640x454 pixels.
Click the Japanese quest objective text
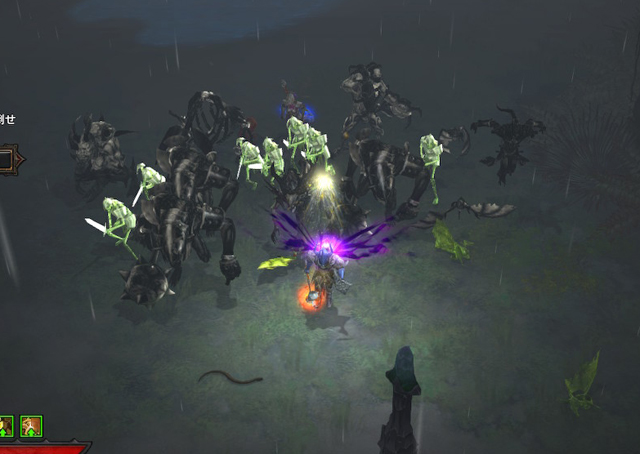tap(6, 120)
